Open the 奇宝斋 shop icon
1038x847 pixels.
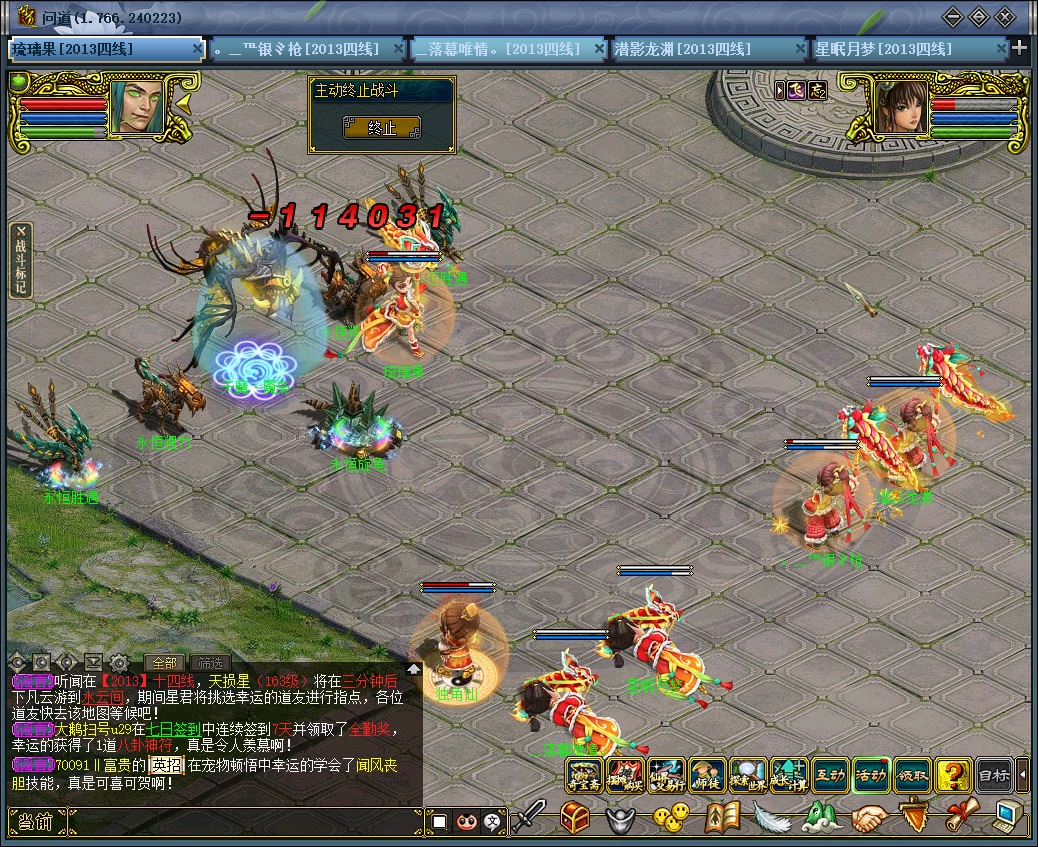[584, 775]
